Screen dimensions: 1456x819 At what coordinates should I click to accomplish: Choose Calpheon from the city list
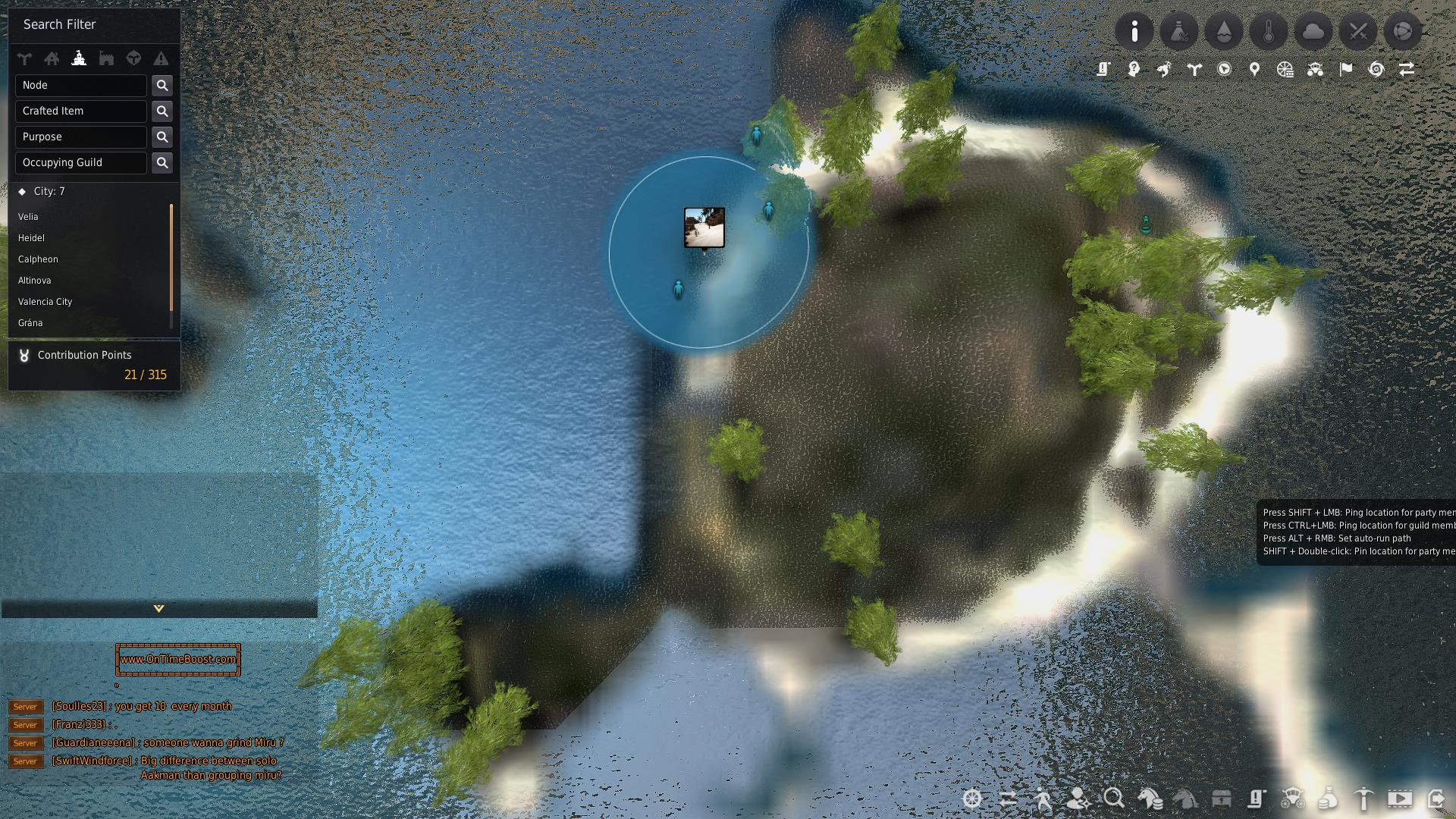point(38,259)
